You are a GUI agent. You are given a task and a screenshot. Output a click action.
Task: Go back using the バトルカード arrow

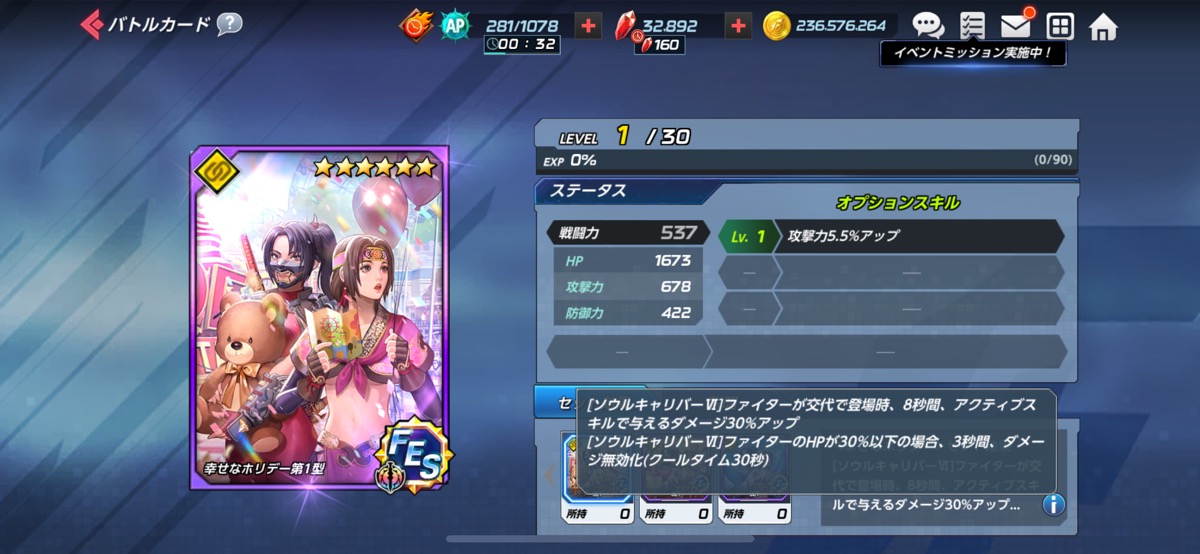pos(93,24)
